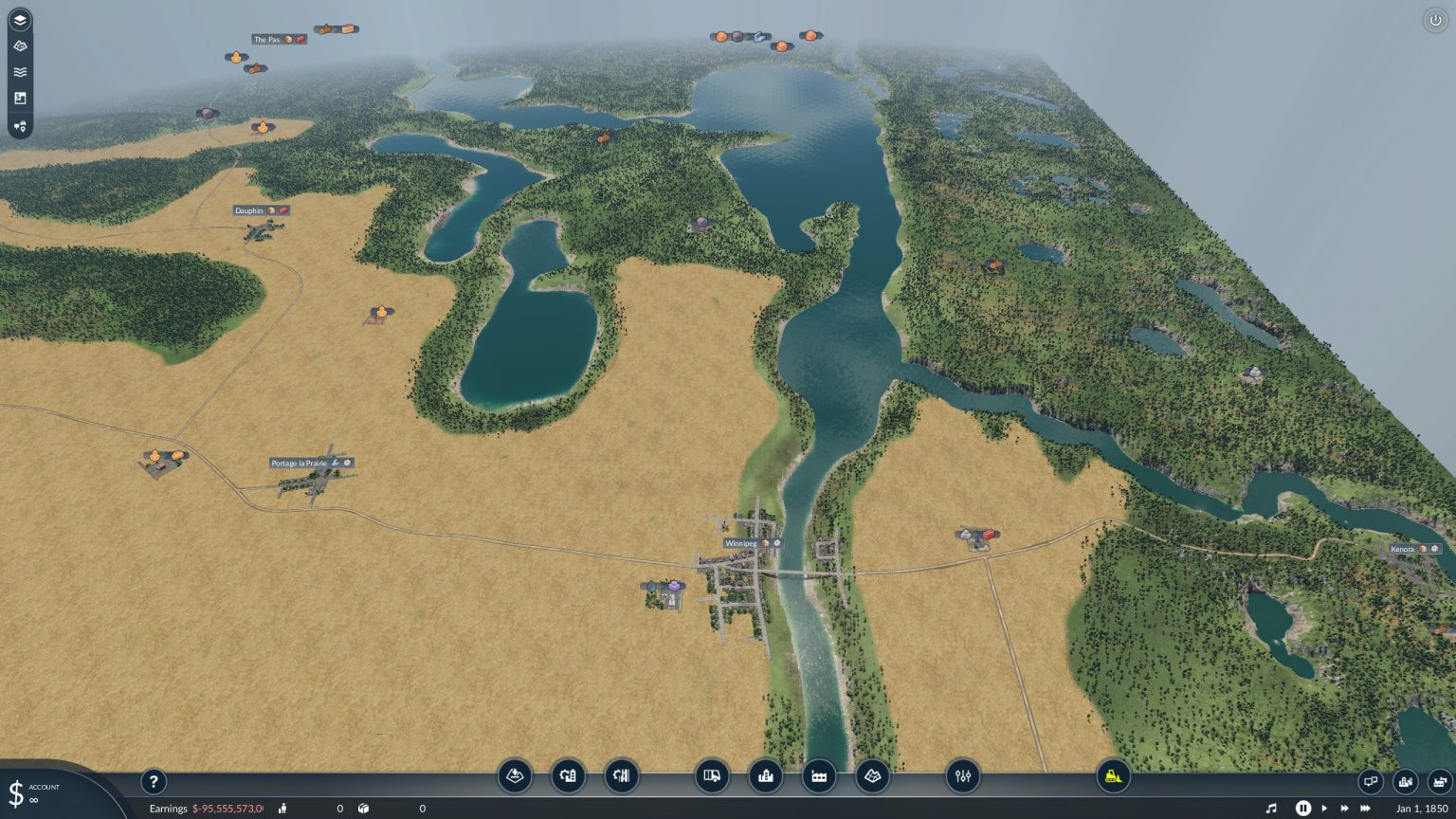Select the yellow bulldozer demolition tool

point(1113,776)
